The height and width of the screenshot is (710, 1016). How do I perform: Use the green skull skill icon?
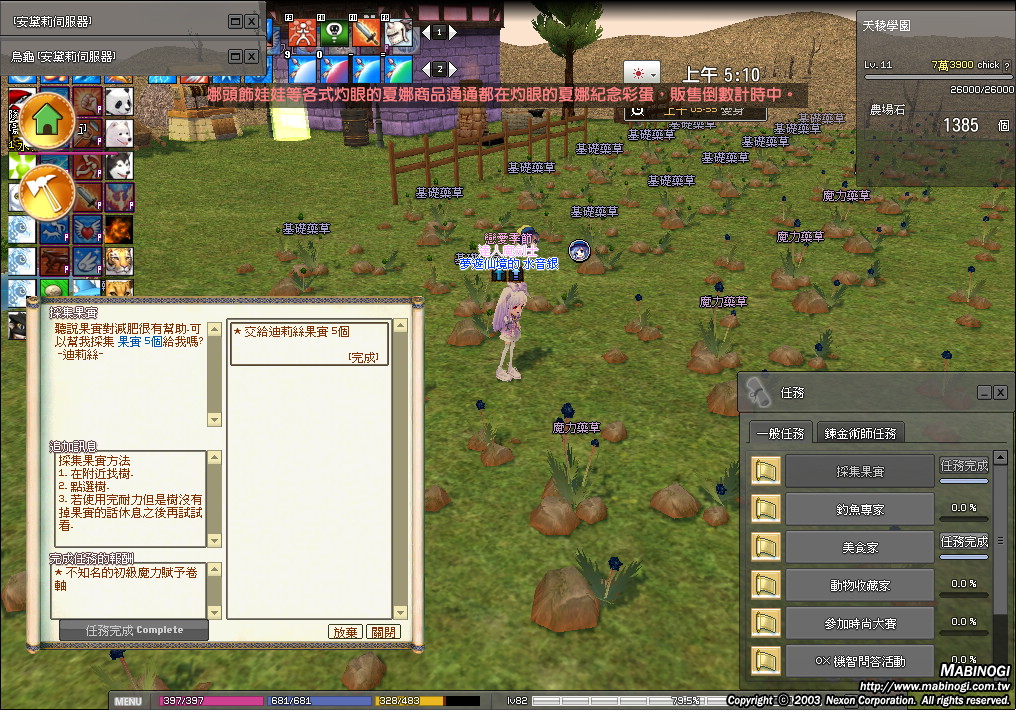coord(333,34)
